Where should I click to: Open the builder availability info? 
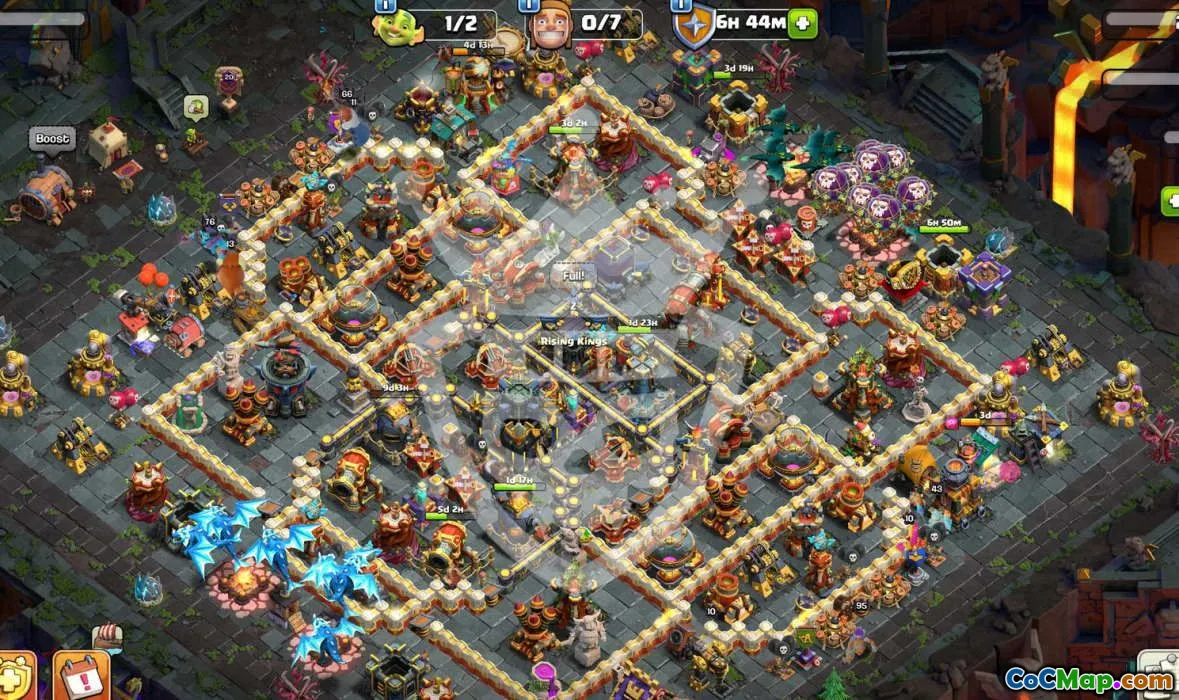coord(529,5)
